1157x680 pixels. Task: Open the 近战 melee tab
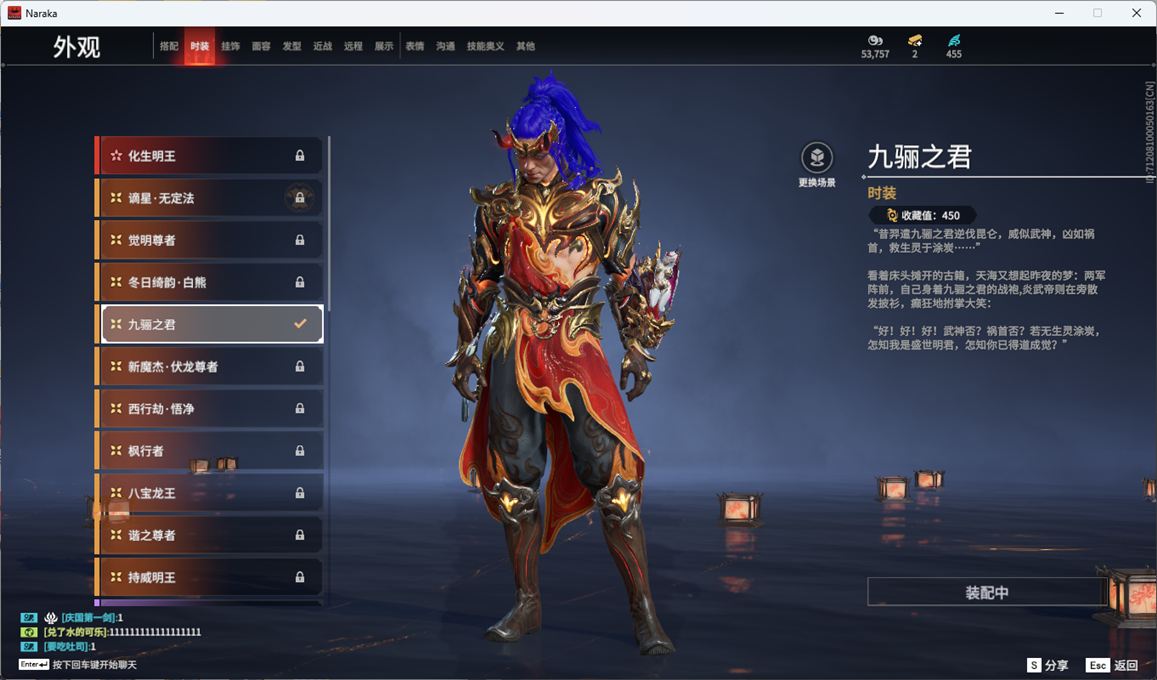(322, 46)
